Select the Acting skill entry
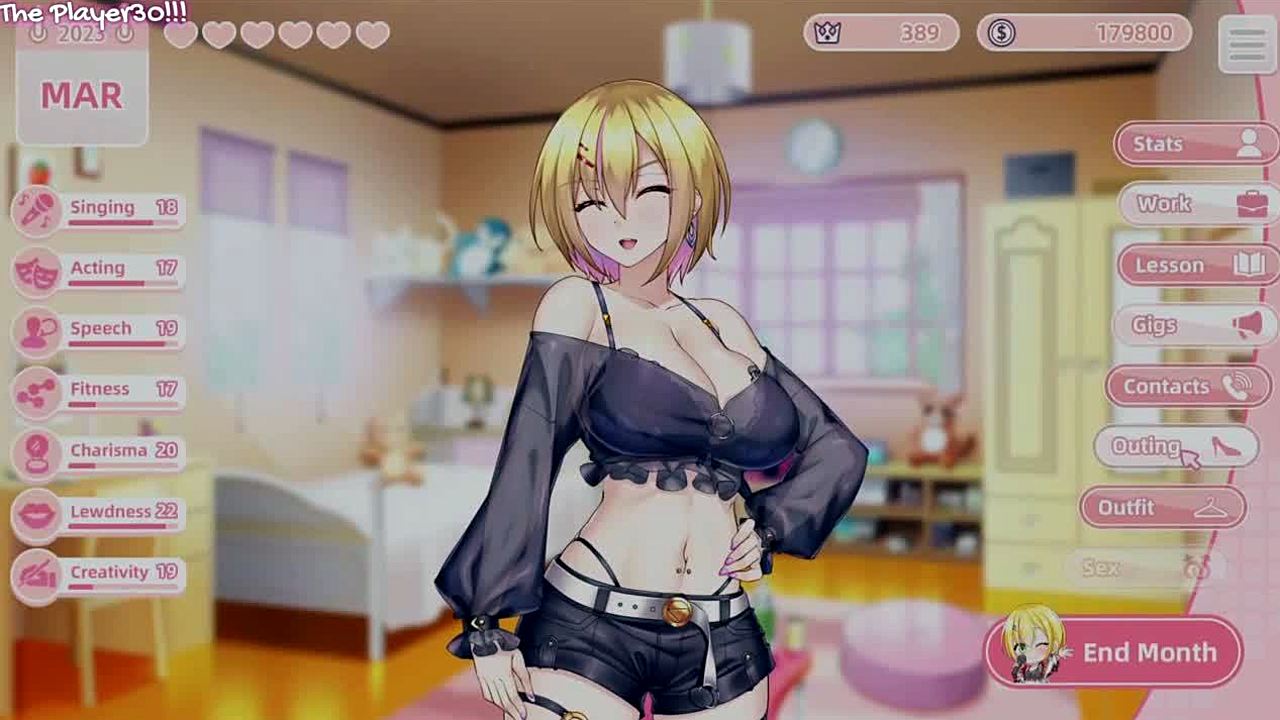Image resolution: width=1280 pixels, height=720 pixels. tap(100, 269)
